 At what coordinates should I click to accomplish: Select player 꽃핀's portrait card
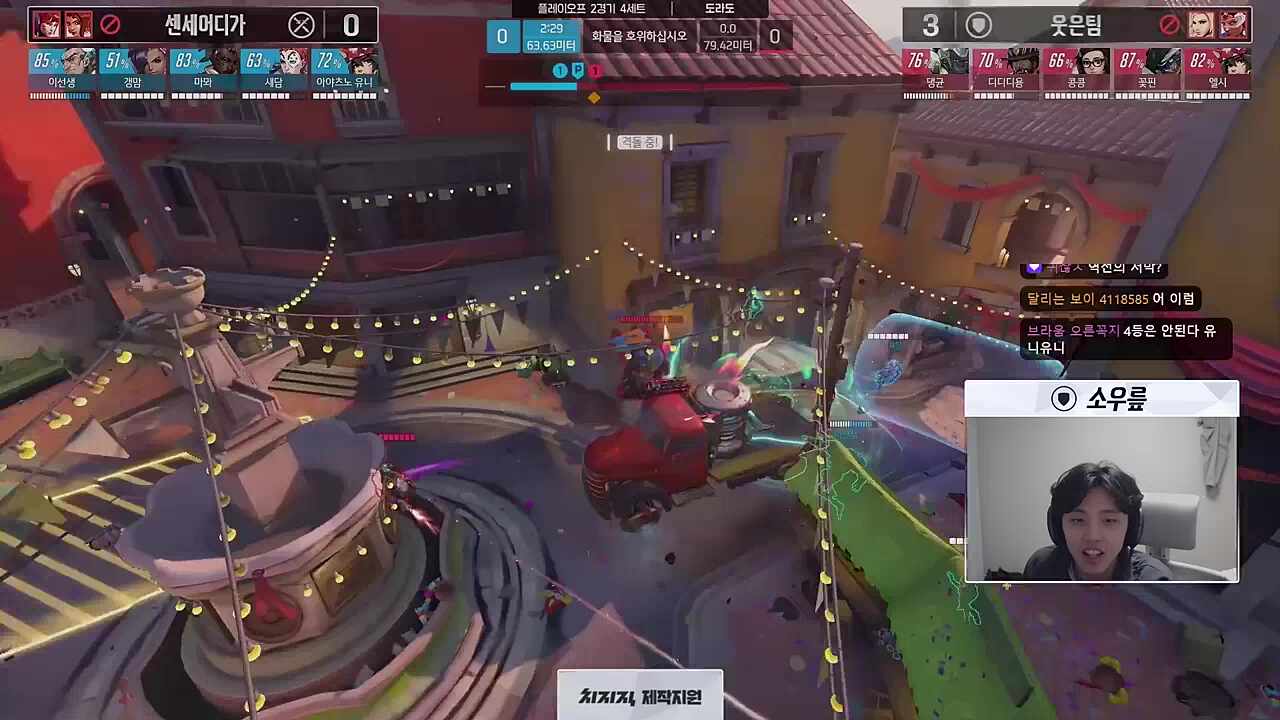(1147, 69)
